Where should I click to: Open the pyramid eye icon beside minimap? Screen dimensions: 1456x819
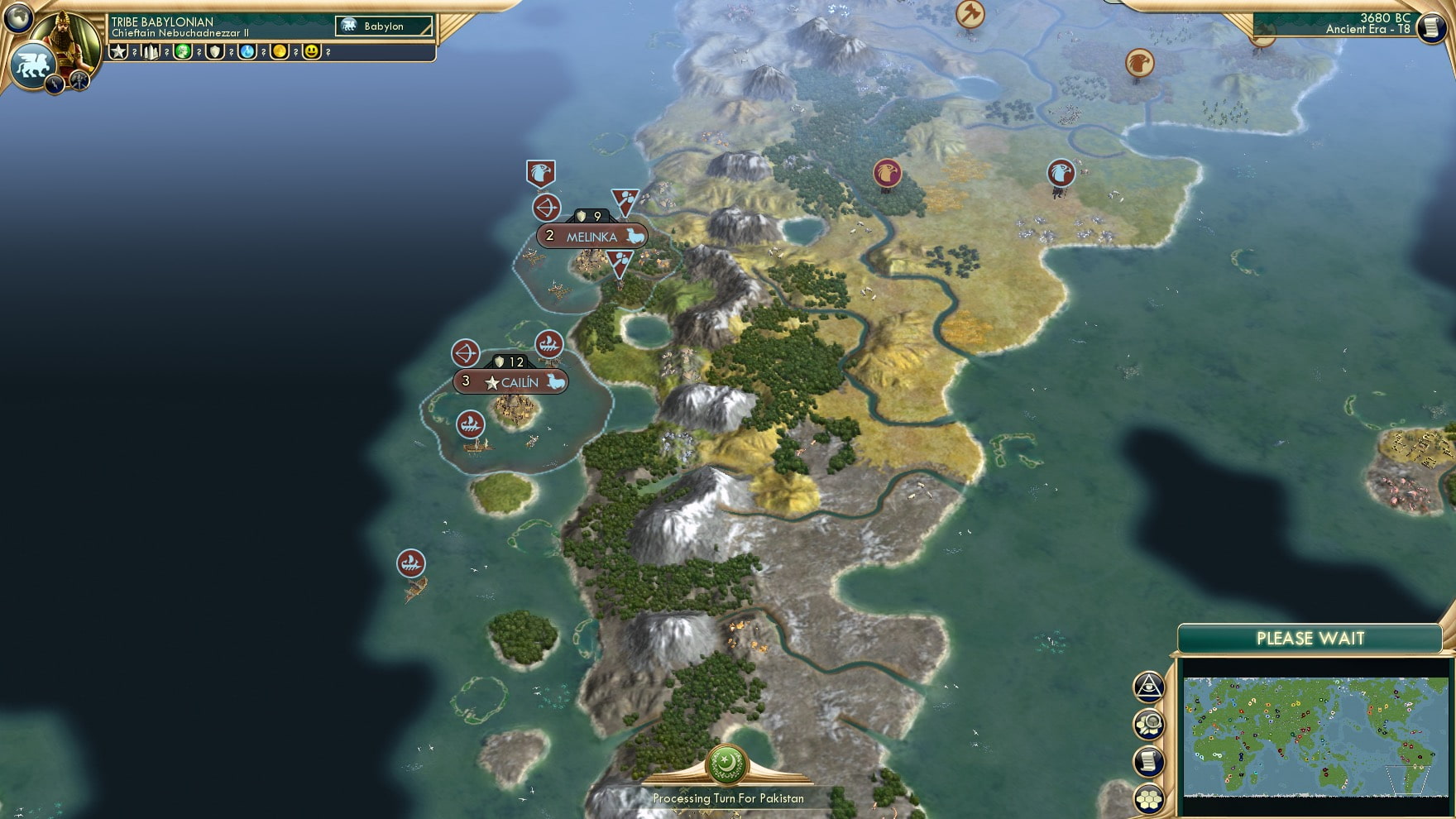pos(1149,686)
